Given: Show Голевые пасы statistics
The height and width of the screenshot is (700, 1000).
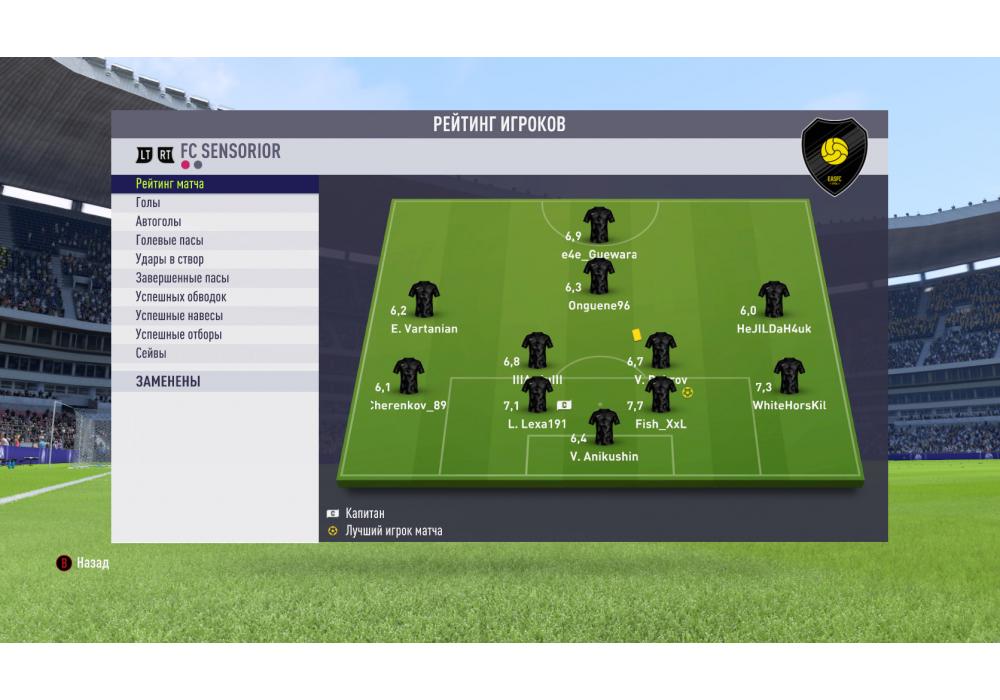Looking at the screenshot, I should (x=215, y=241).
